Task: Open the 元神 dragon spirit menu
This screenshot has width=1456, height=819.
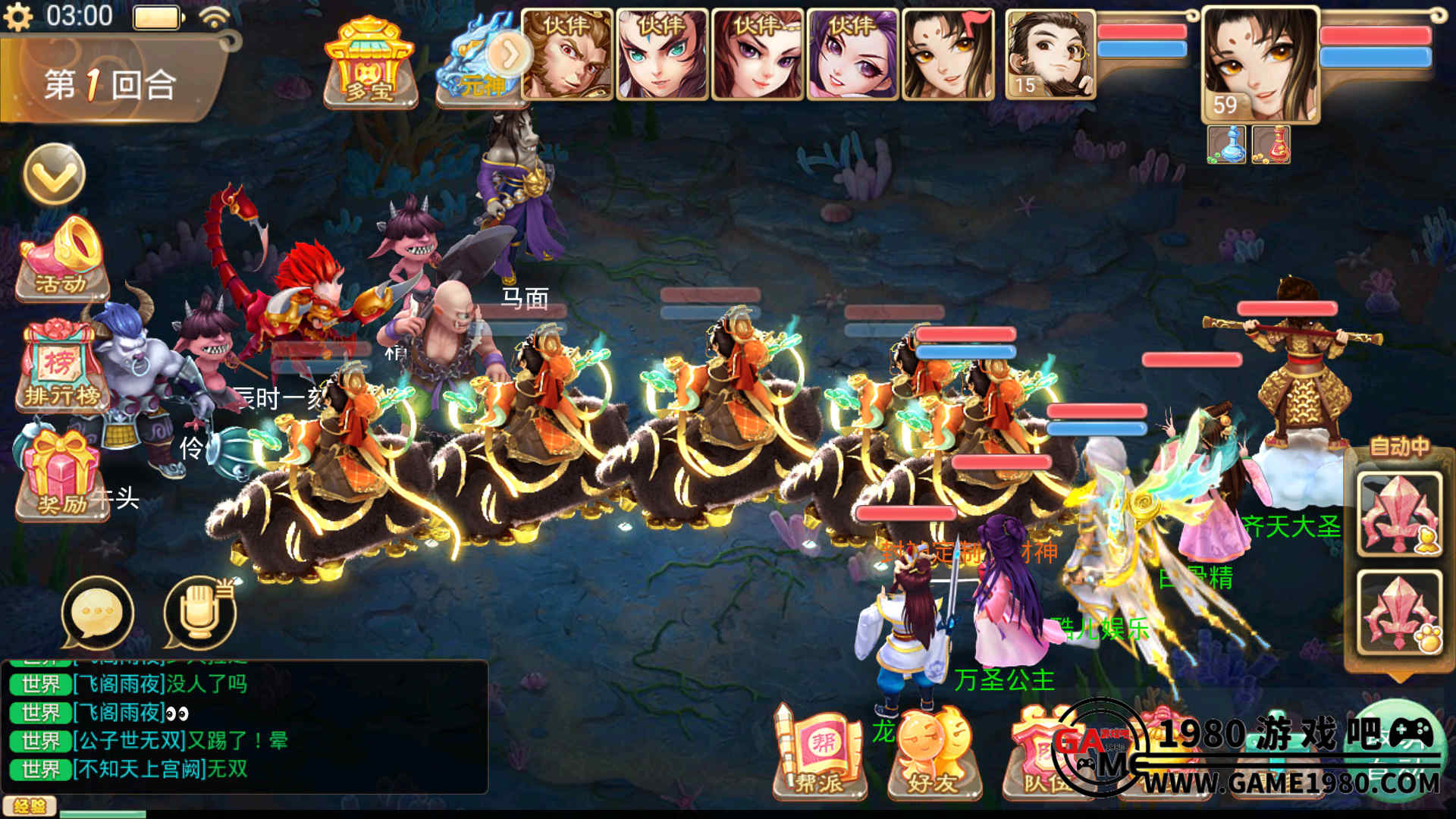Action: 482,62
